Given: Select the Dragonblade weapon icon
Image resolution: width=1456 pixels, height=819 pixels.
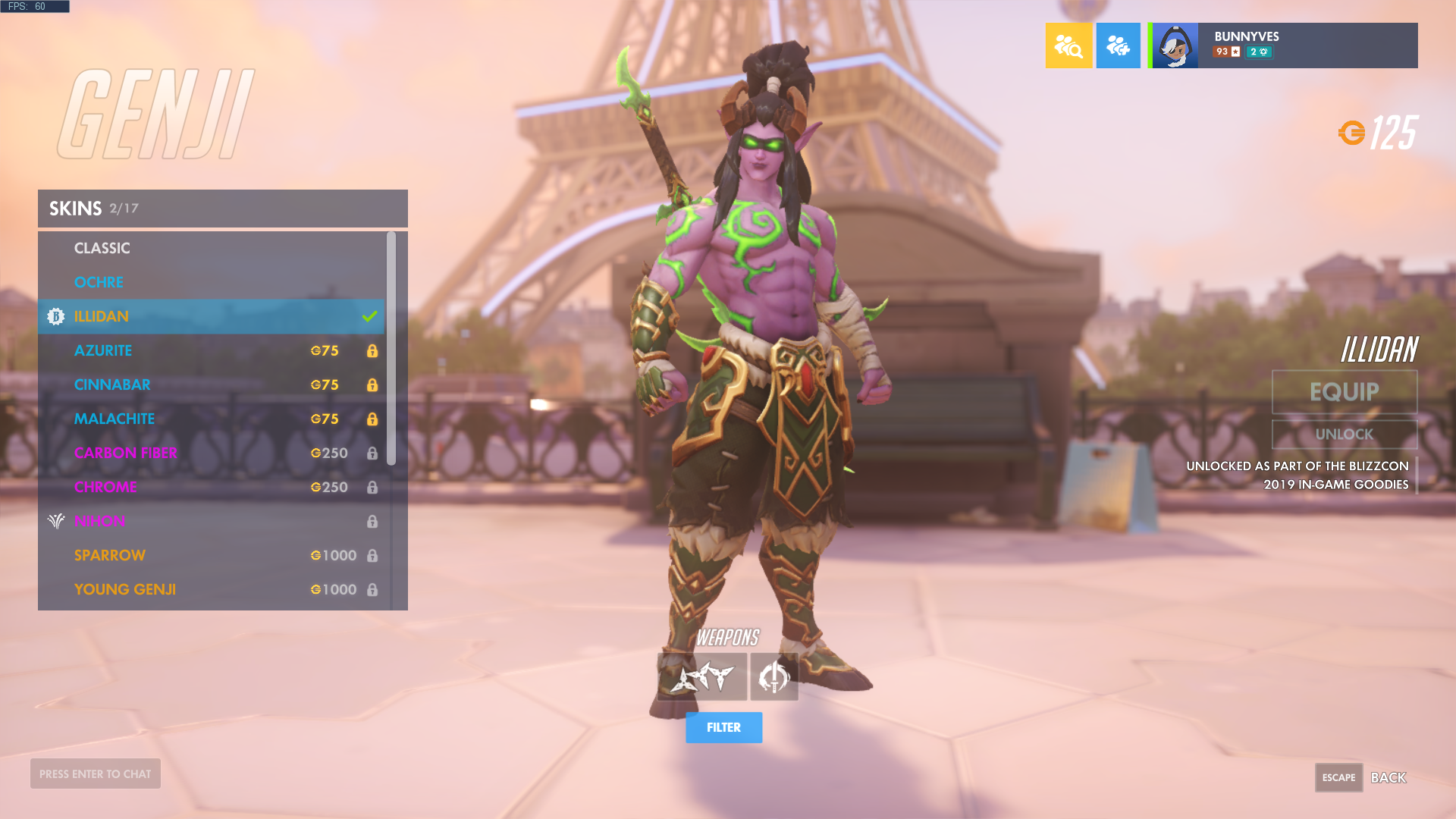Looking at the screenshot, I should [773, 677].
